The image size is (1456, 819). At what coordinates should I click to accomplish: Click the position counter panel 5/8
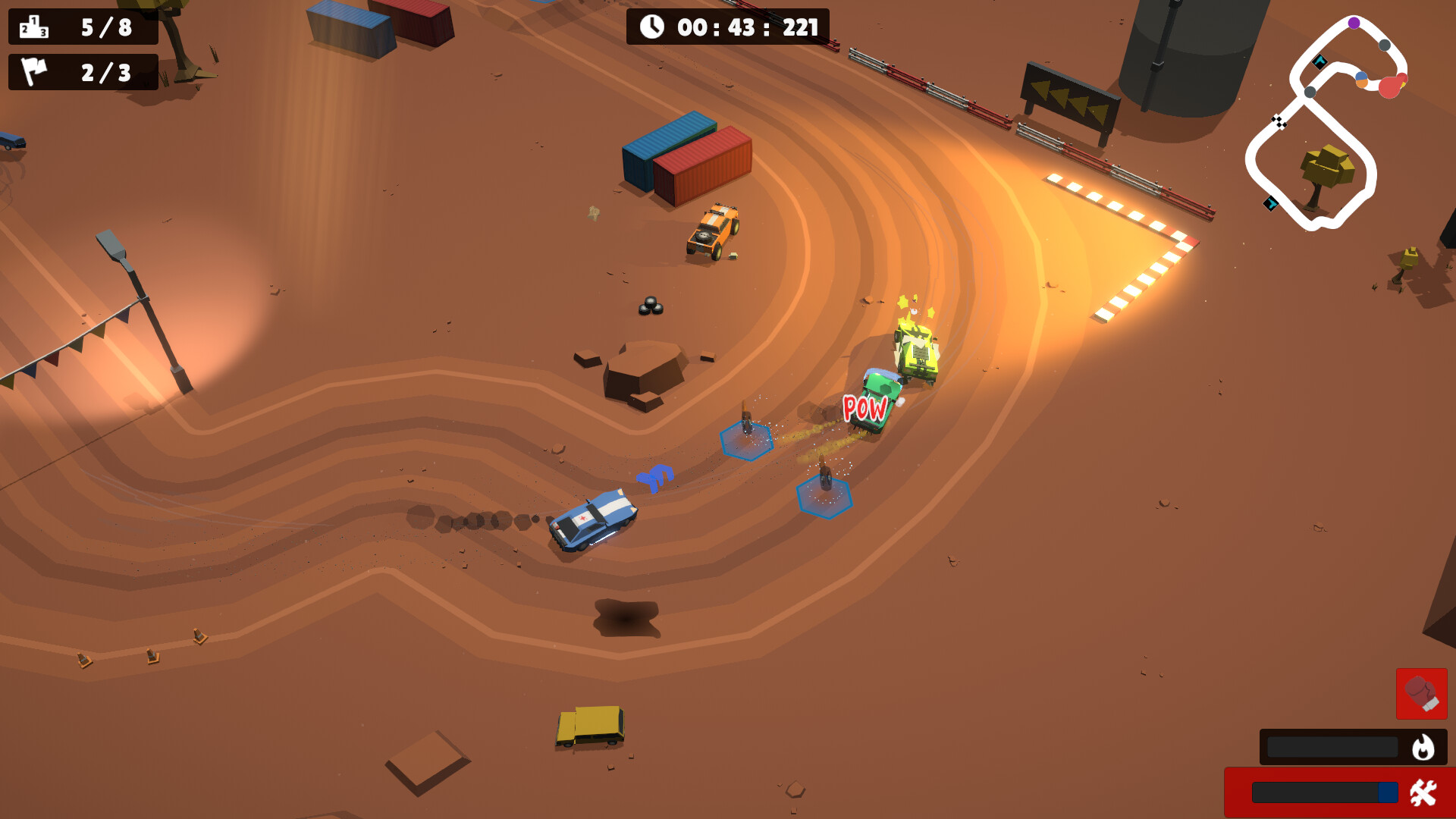[x=82, y=27]
